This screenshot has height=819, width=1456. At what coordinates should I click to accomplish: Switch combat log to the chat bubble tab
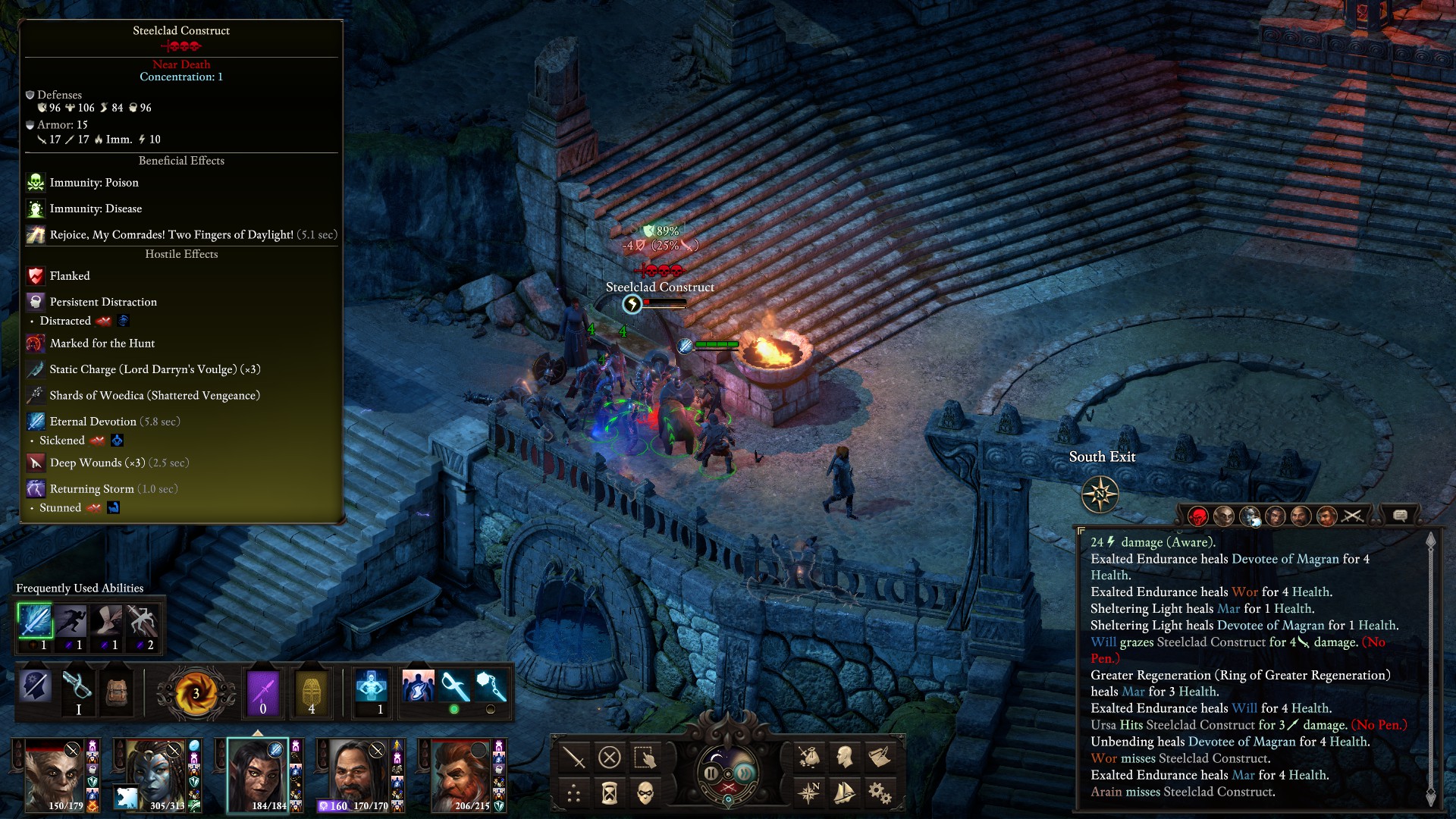tap(1400, 516)
